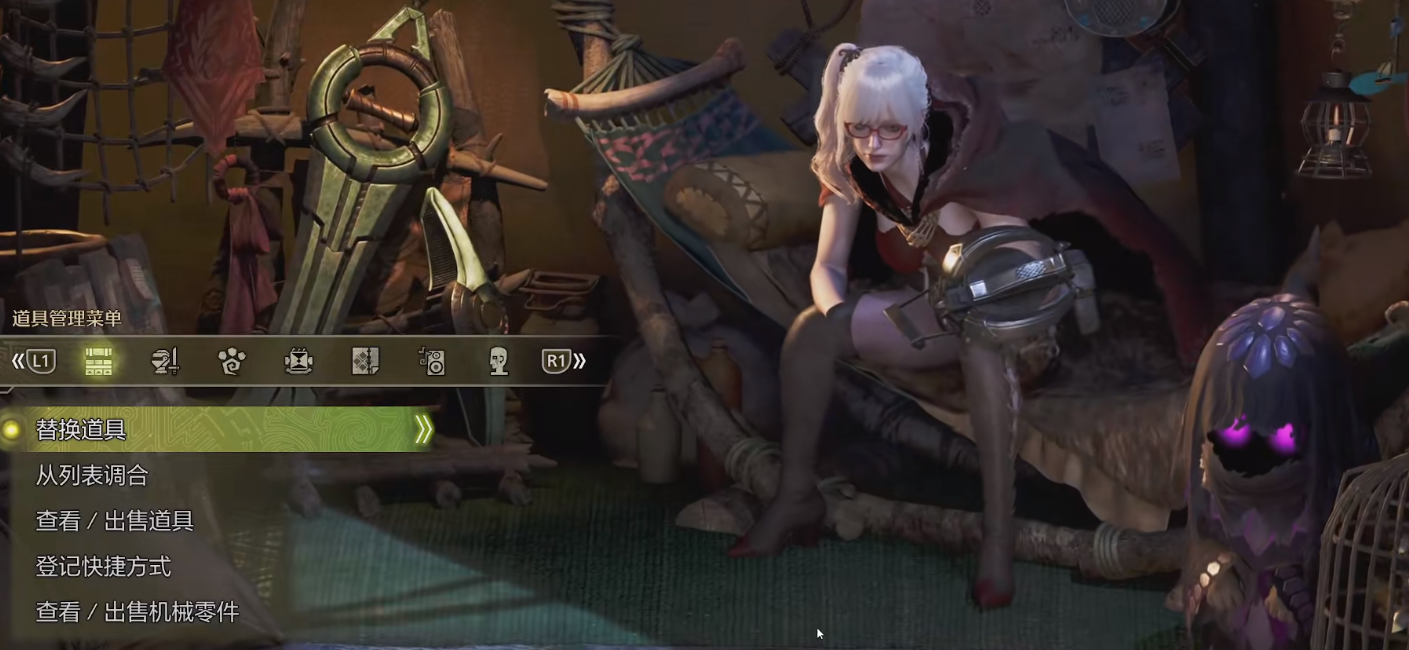
Task: Switch to the highlighted item box tab
Action: (x=98, y=361)
